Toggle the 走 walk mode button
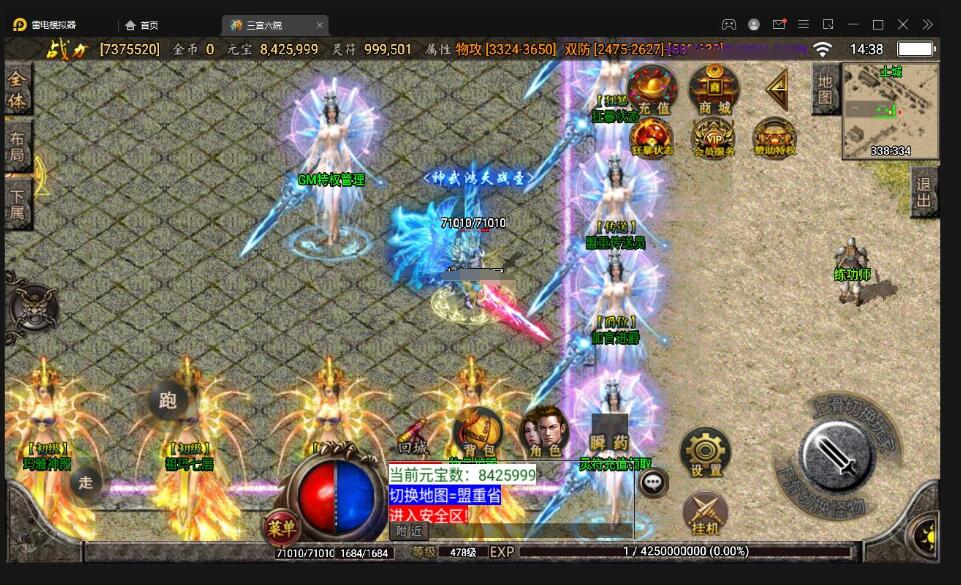The width and height of the screenshot is (961, 585). pos(86,484)
